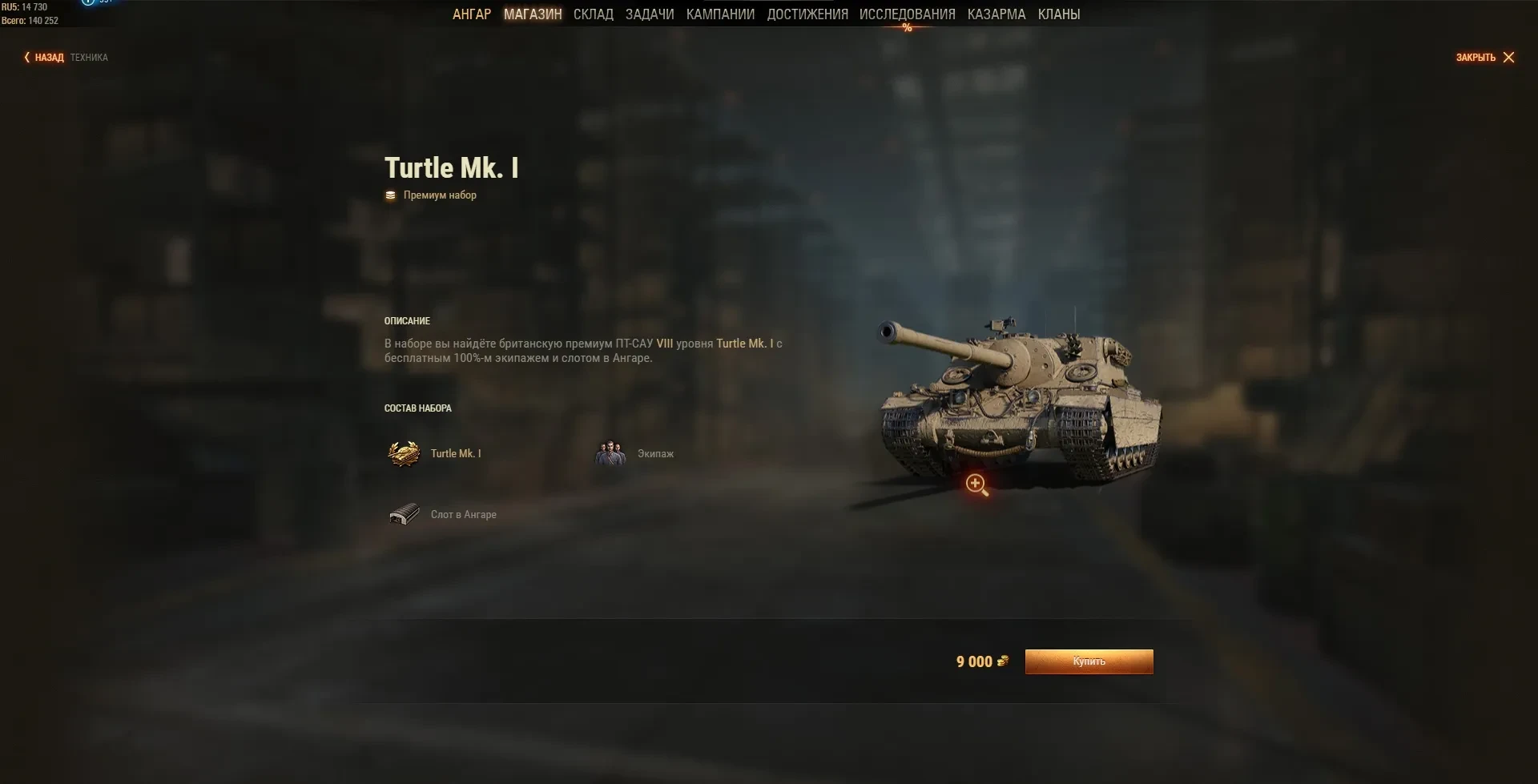Switch to the КАЗАРМА tab
The image size is (1538, 784).
996,14
